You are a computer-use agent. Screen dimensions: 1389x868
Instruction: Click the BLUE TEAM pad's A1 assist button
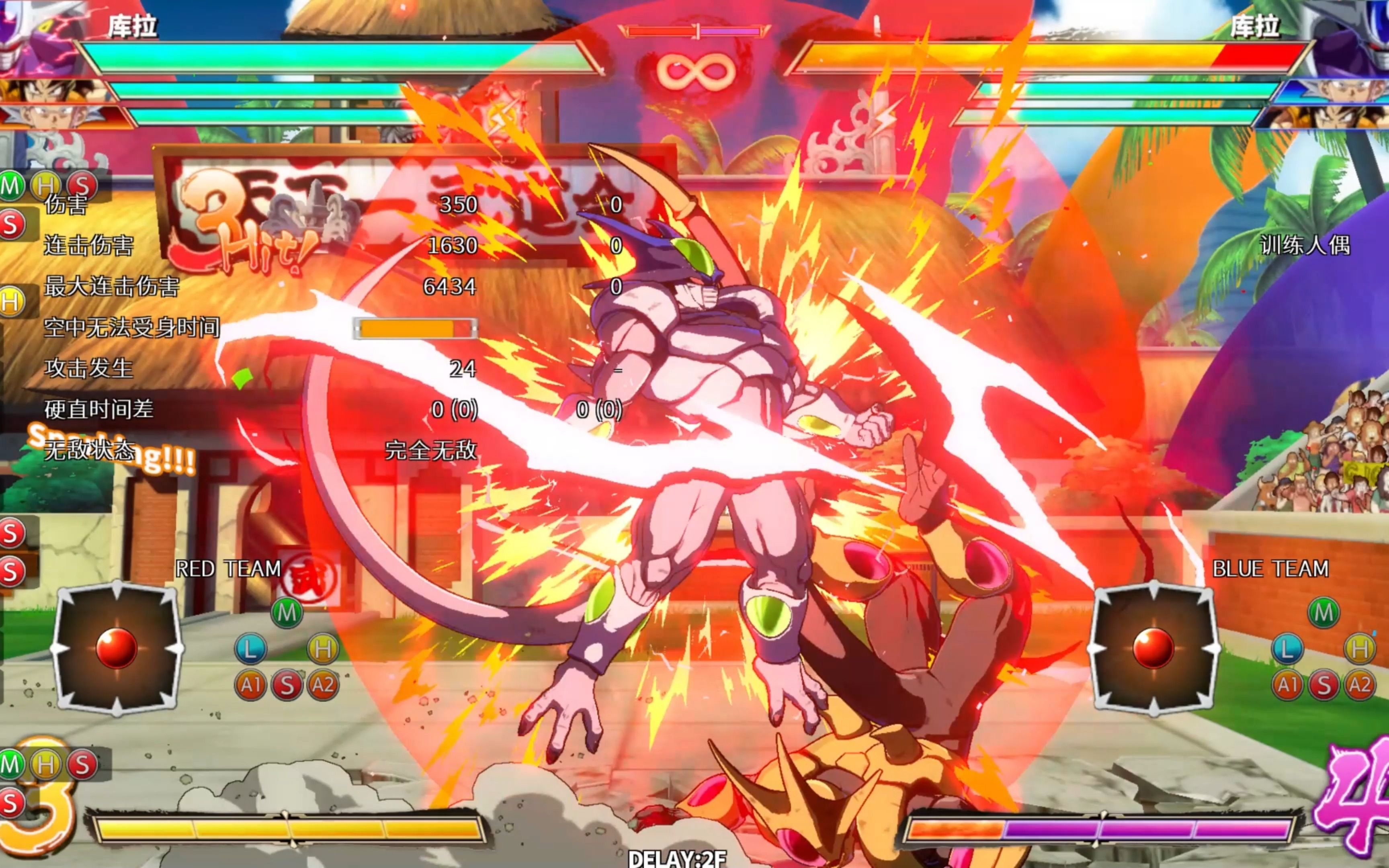(1287, 685)
